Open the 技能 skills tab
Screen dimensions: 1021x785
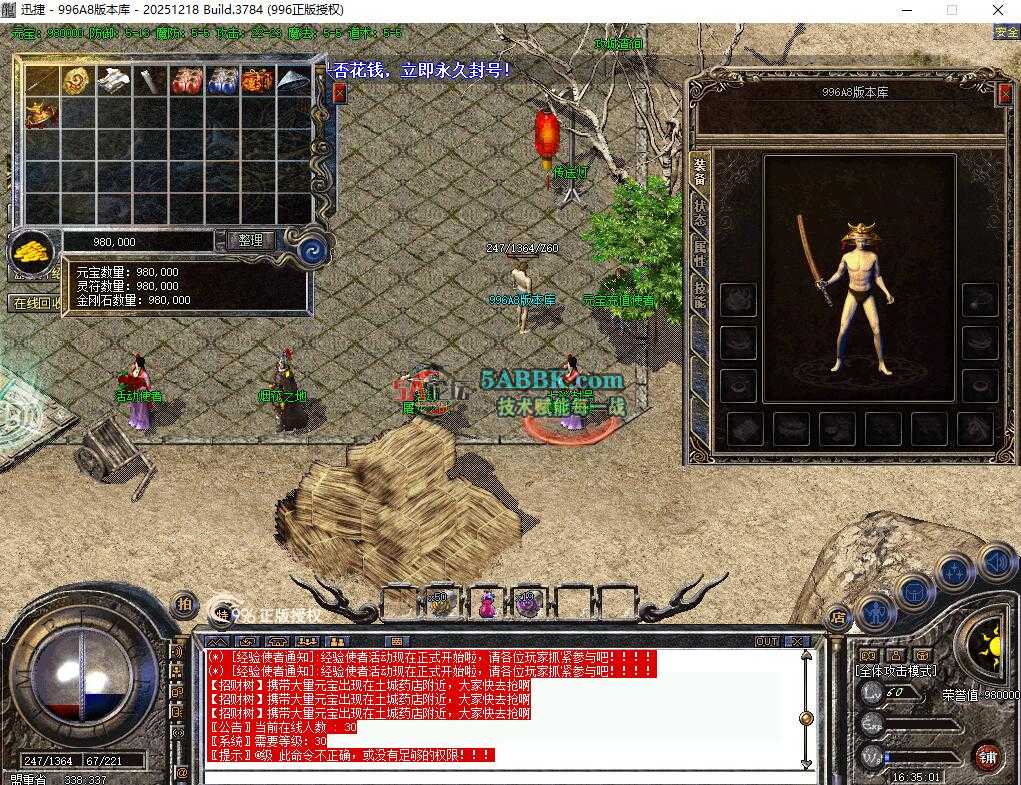(x=699, y=296)
